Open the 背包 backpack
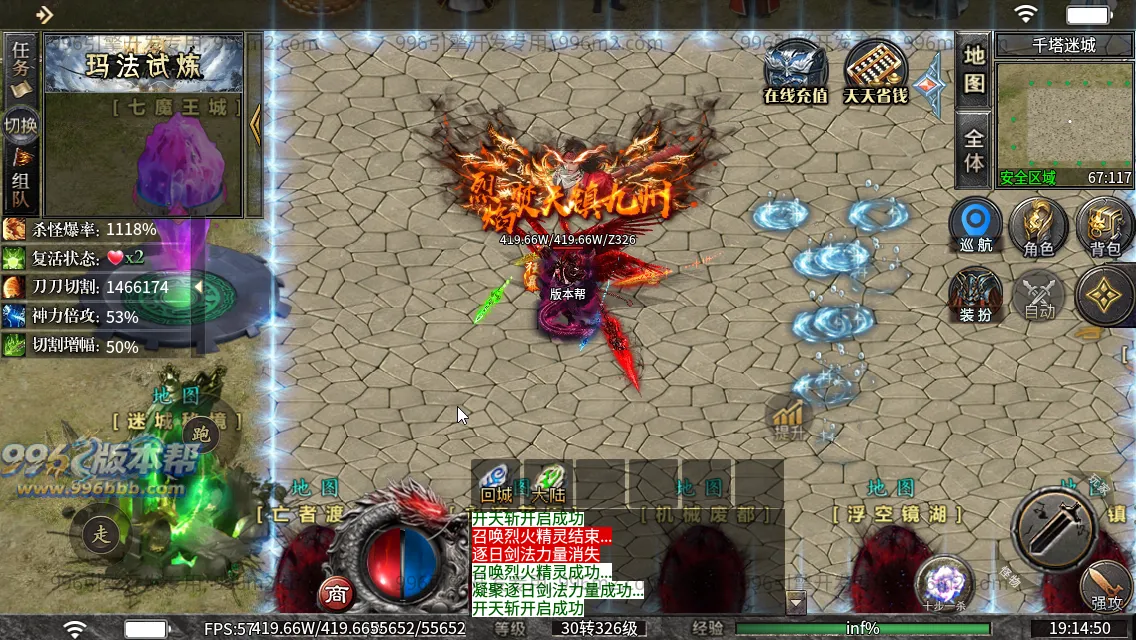 point(1104,225)
